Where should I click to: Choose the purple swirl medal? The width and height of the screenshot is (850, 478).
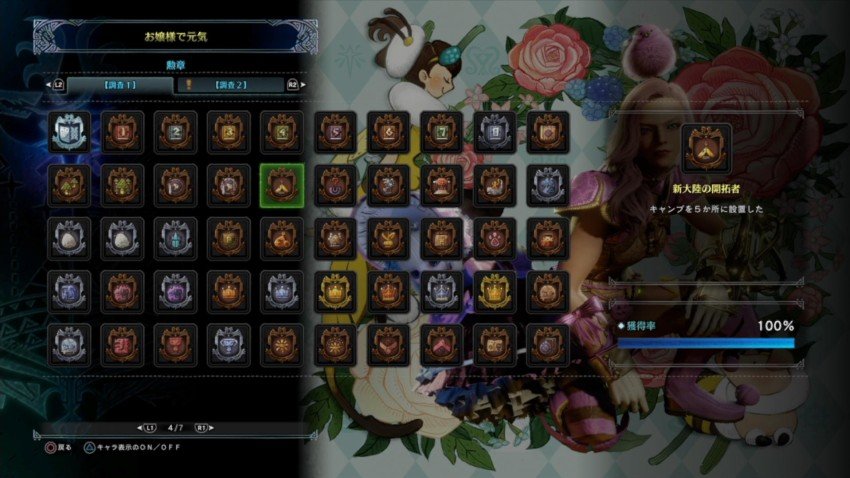pyautogui.click(x=336, y=185)
